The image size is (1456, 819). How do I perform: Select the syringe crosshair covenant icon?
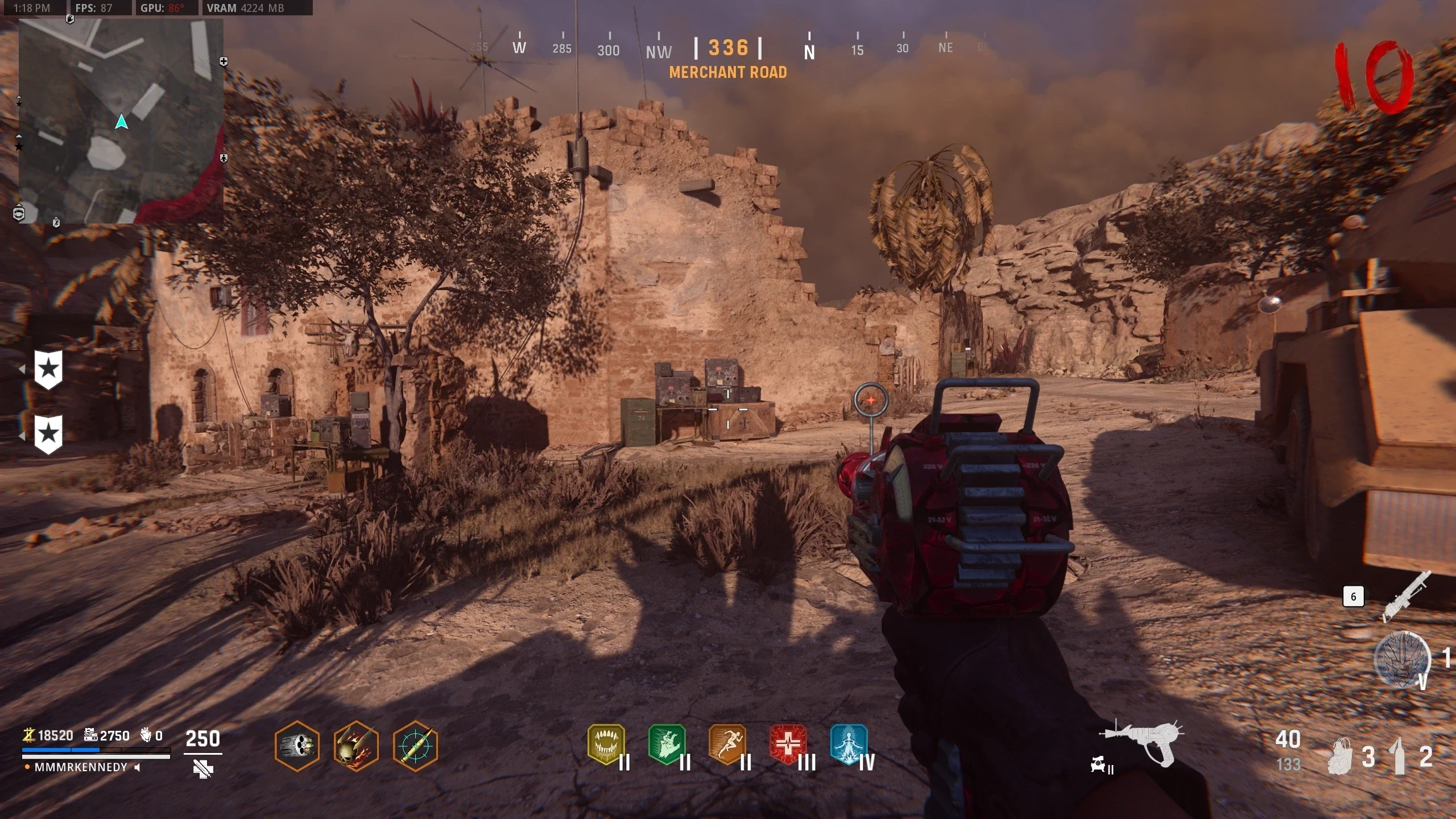415,746
